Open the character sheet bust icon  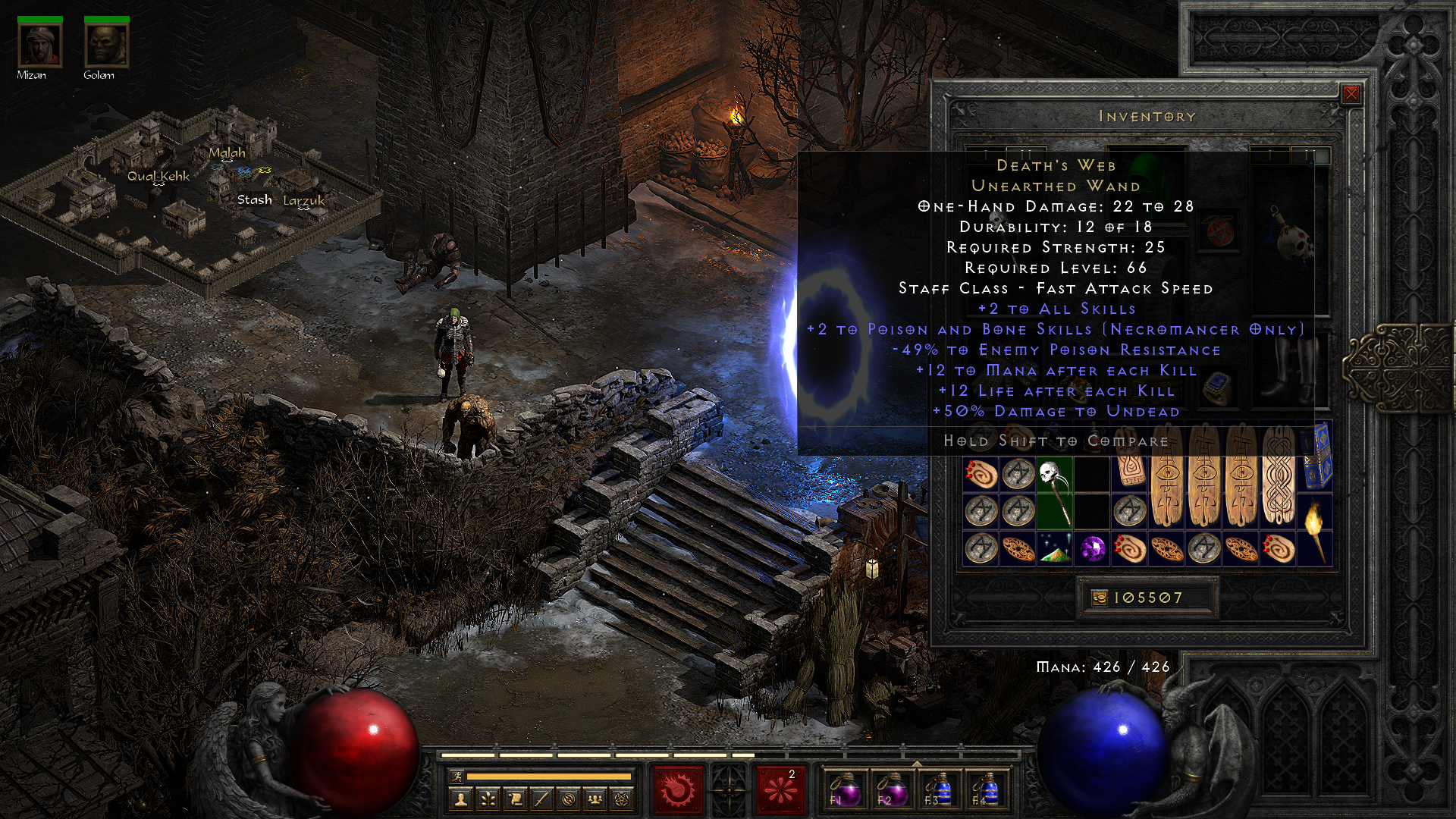pos(460,799)
